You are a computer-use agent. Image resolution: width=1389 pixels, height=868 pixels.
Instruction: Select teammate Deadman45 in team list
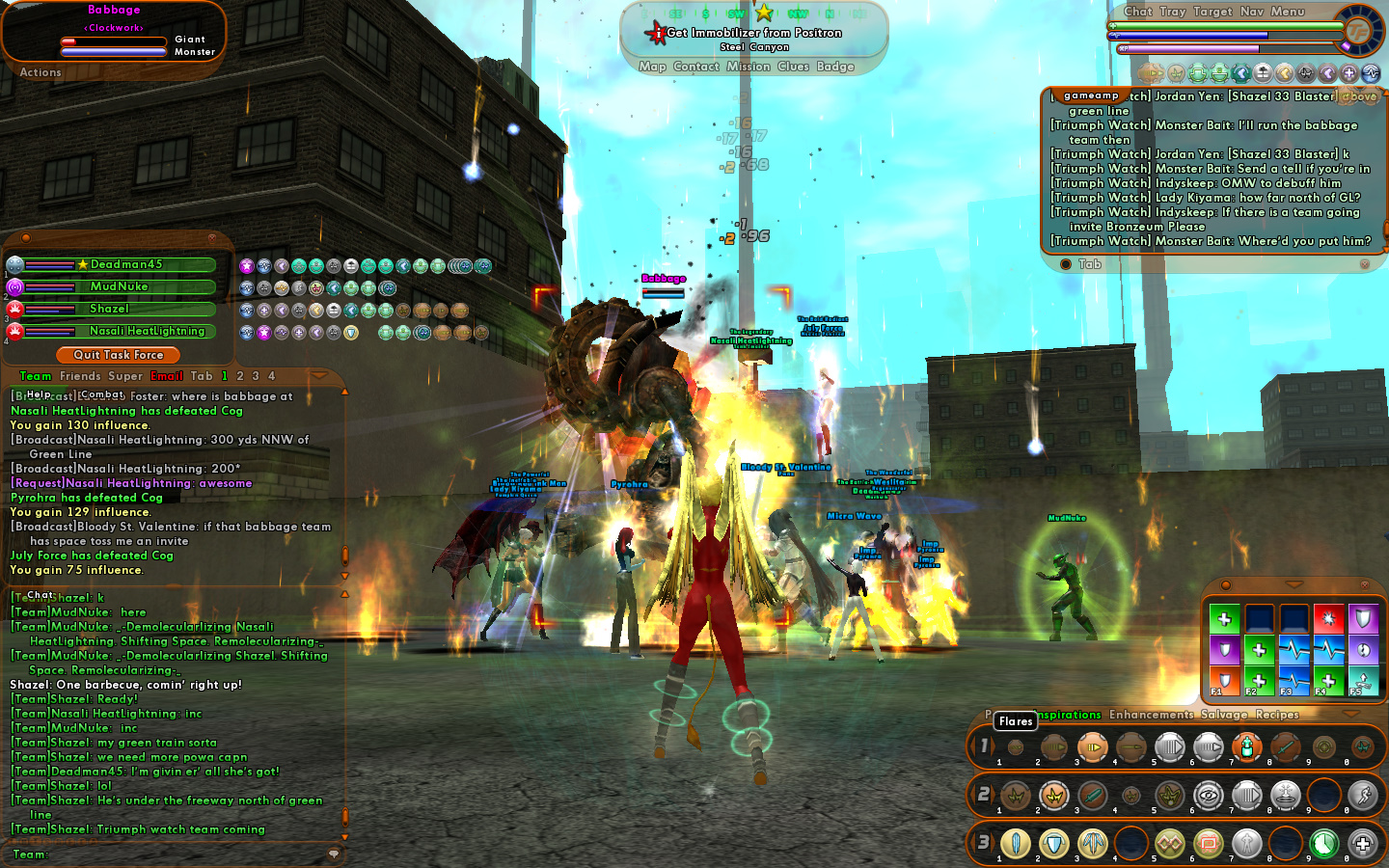coord(125,264)
